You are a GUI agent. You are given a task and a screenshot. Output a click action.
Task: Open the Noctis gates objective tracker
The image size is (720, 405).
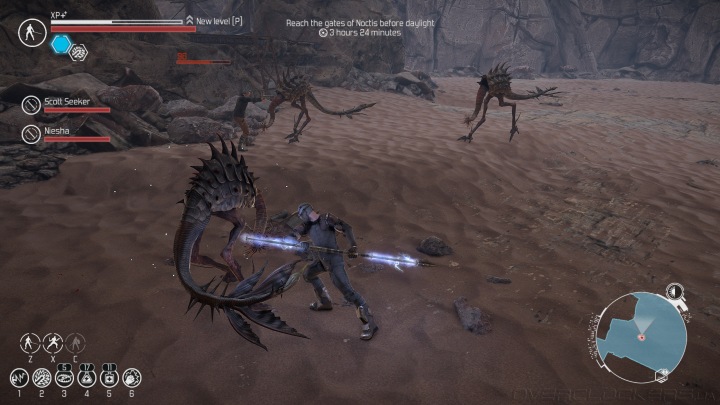pos(357,27)
